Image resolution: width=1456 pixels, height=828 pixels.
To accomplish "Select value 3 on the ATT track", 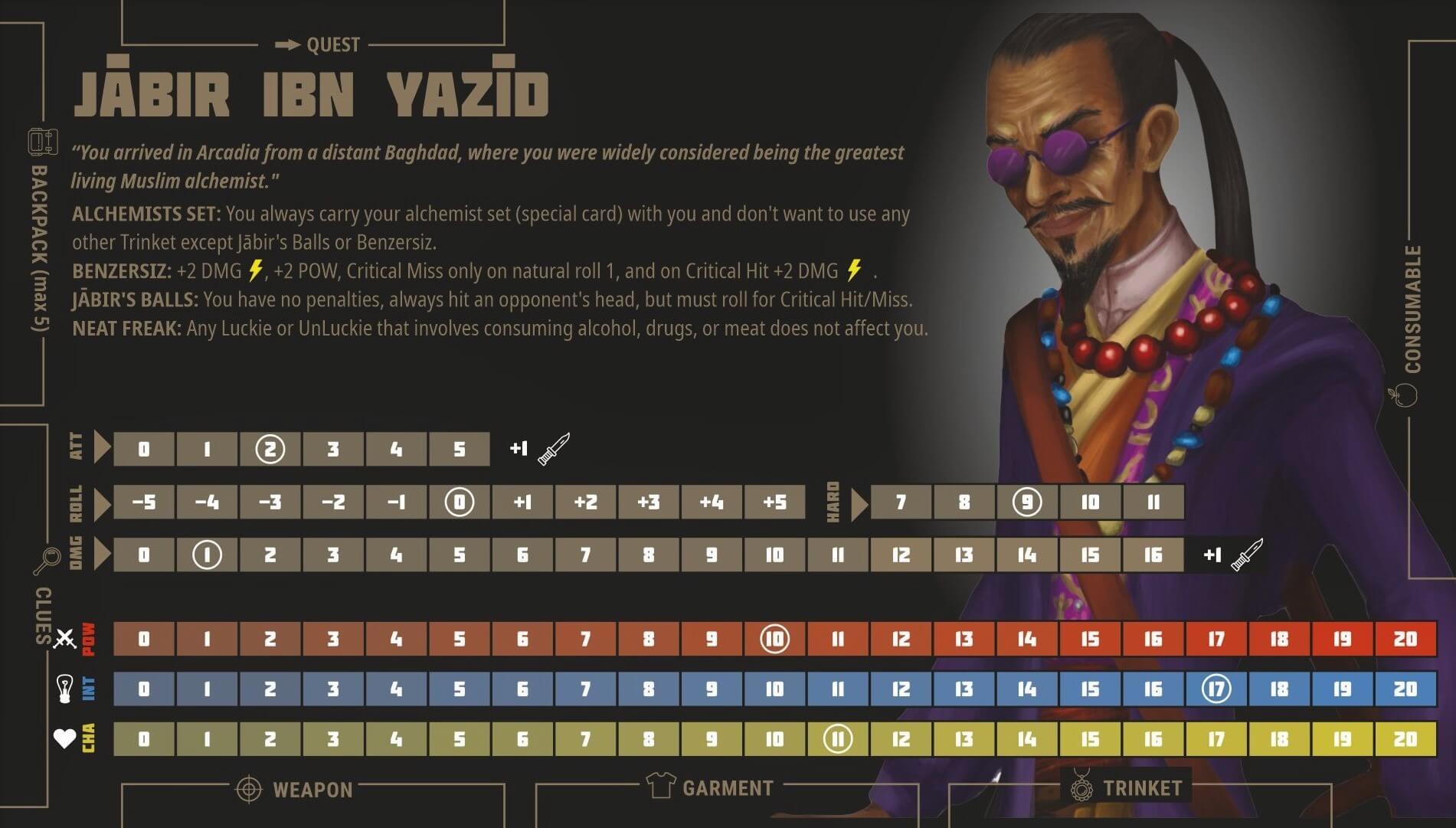I will [x=332, y=450].
